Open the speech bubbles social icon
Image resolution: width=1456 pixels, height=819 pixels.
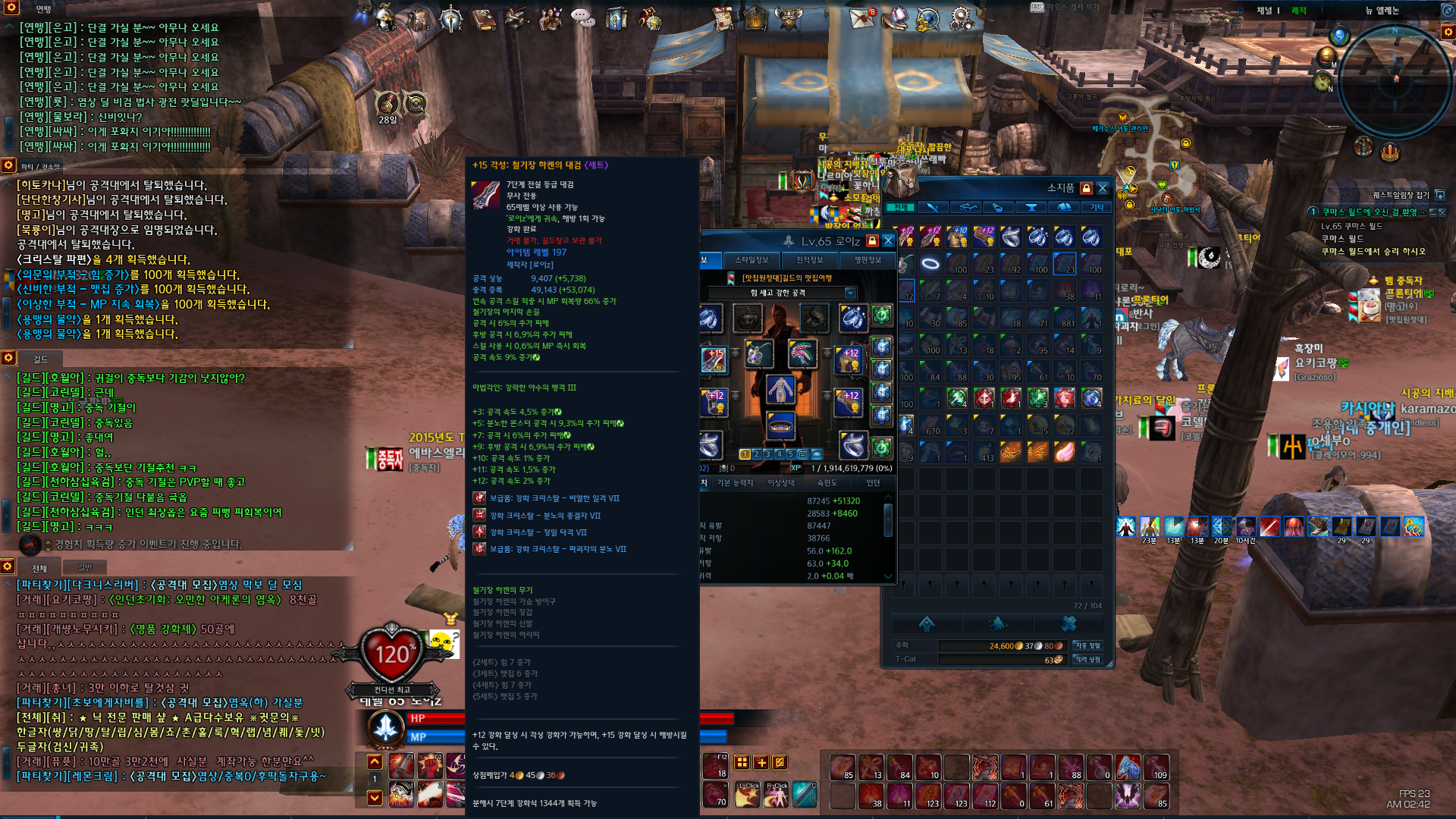(x=582, y=18)
